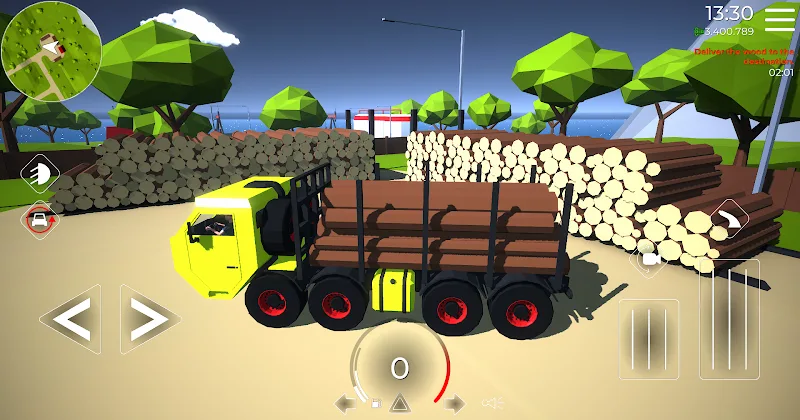
Task: Activate the right turn signal
Action: click(x=454, y=404)
